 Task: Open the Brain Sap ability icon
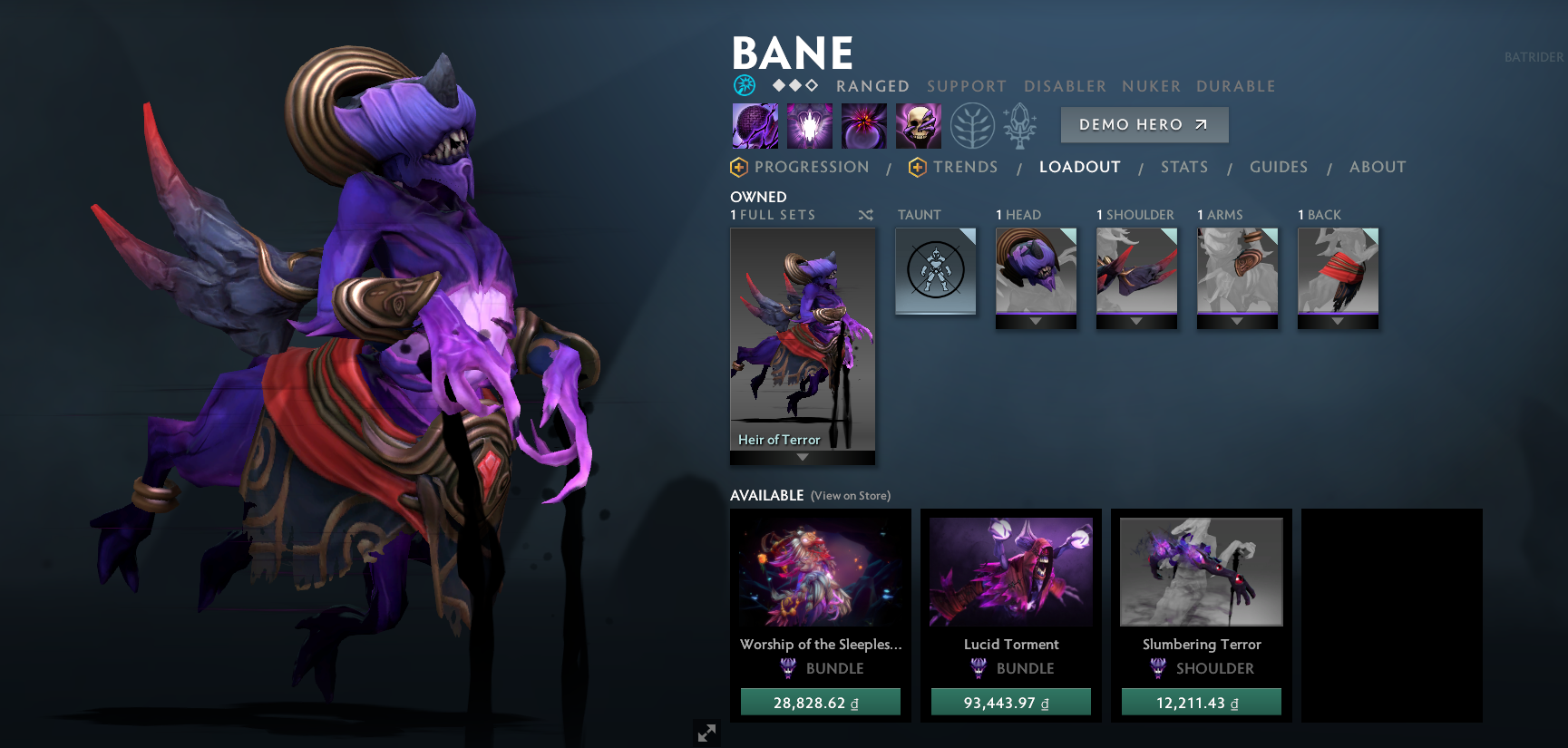tap(810, 125)
